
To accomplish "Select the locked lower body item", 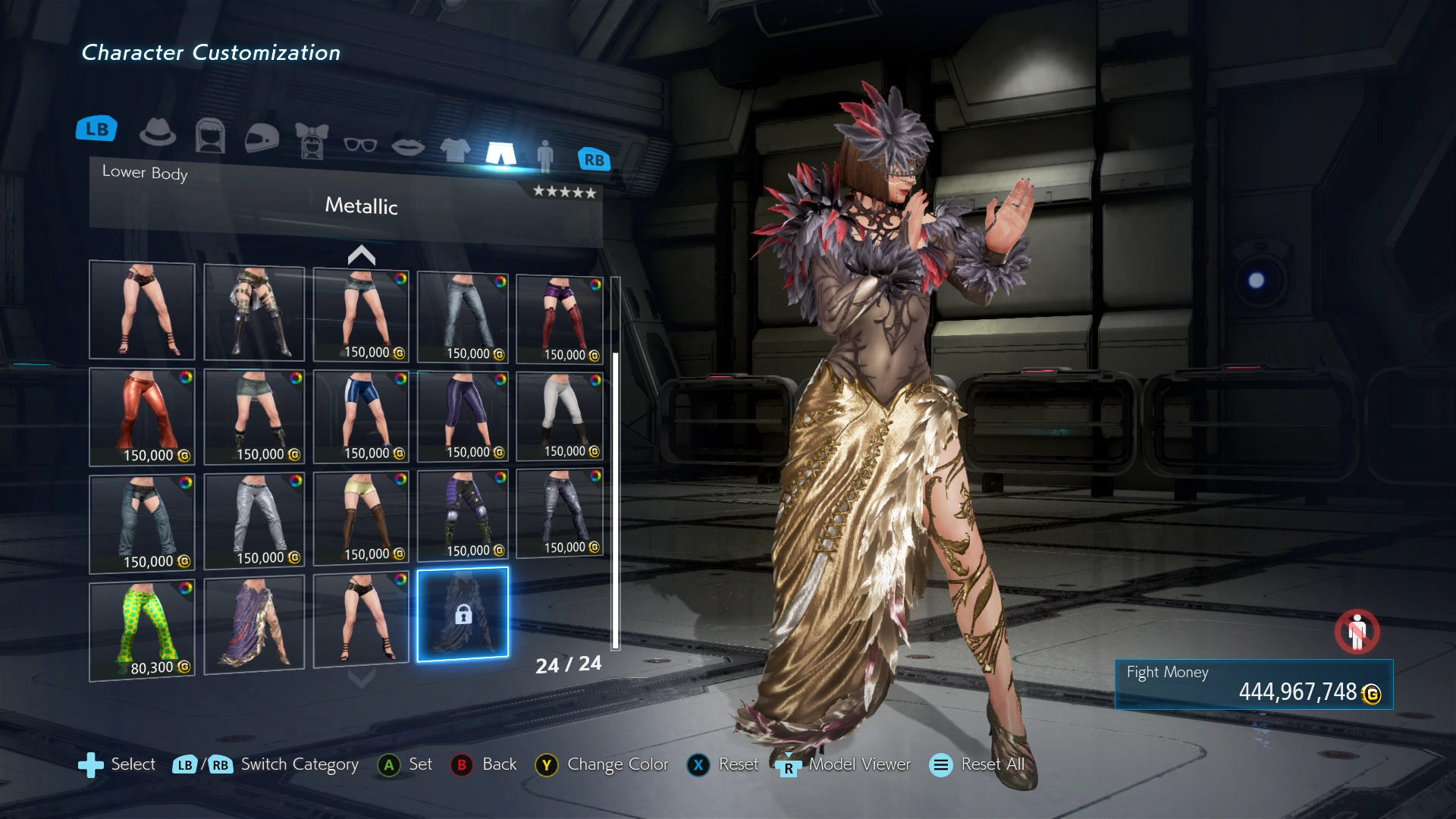I will tap(463, 614).
